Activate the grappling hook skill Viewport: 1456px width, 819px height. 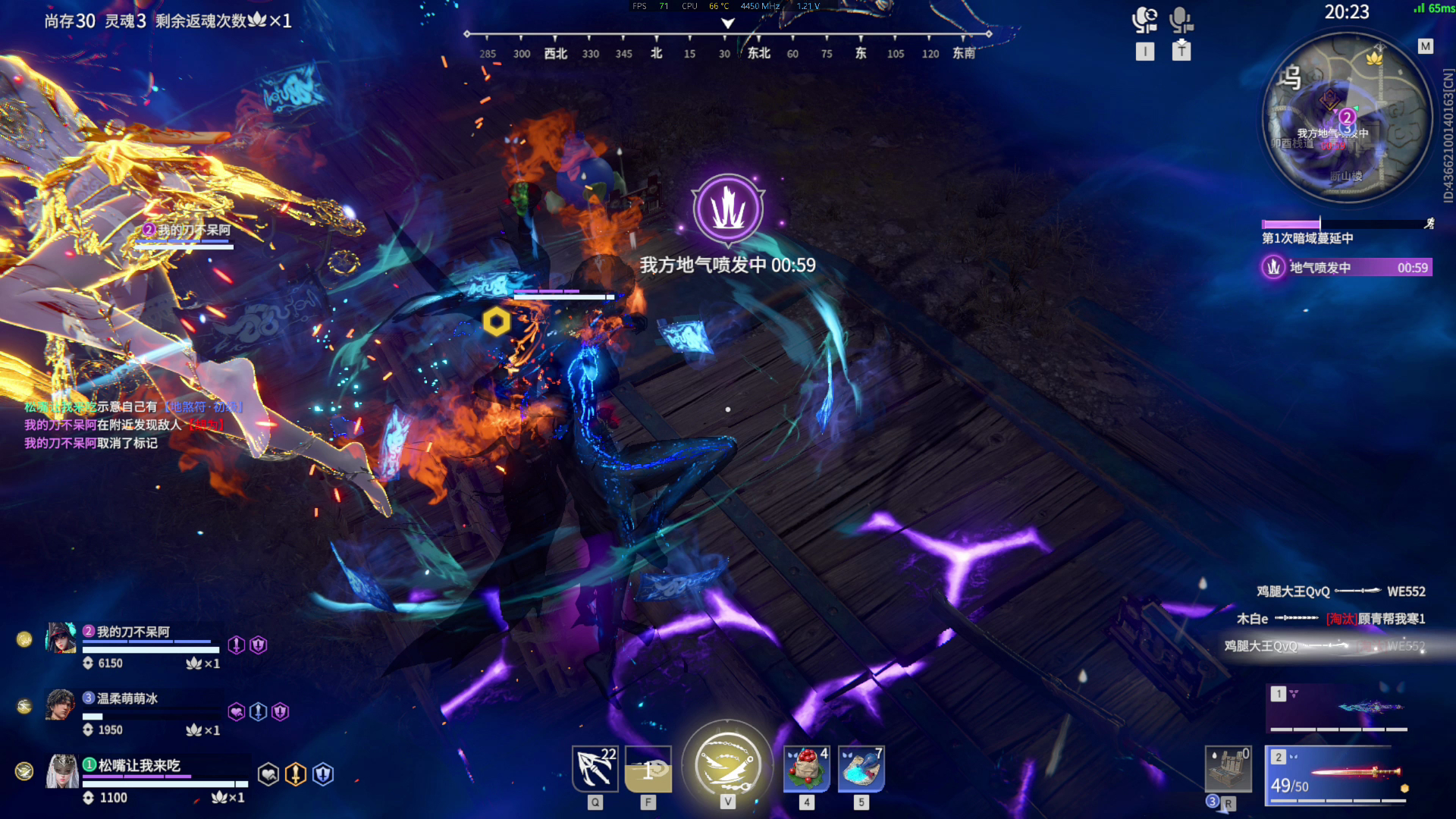click(x=595, y=768)
